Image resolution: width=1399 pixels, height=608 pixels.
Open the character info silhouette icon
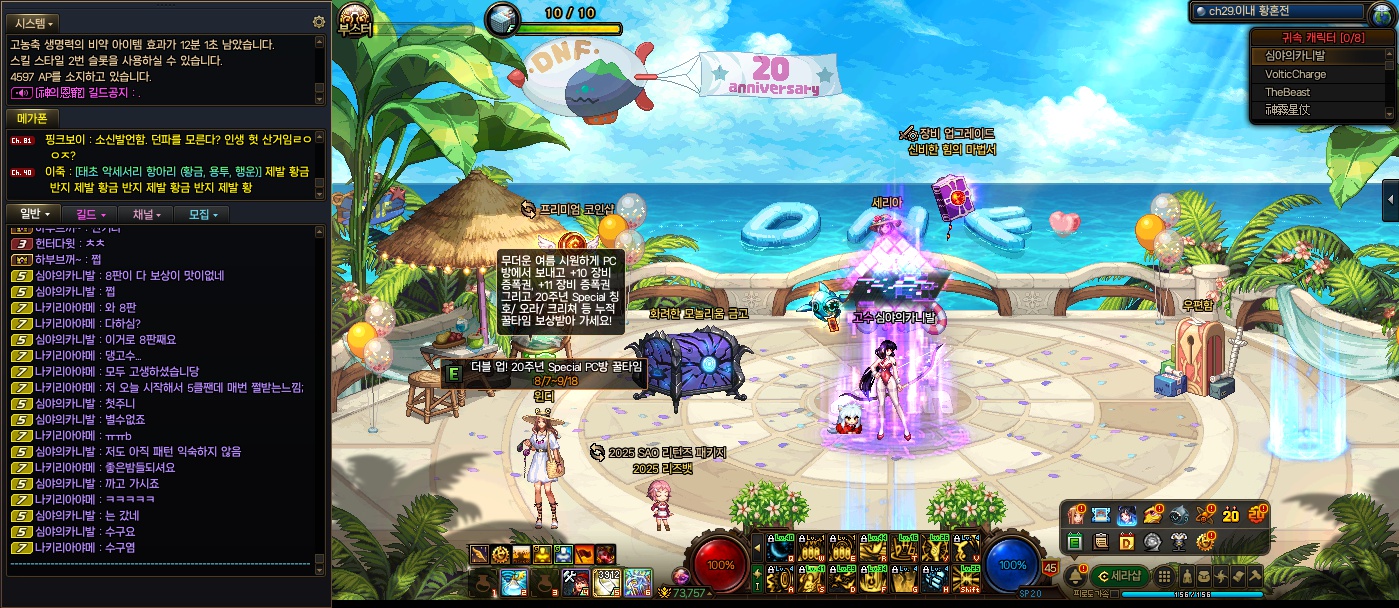[1187, 576]
